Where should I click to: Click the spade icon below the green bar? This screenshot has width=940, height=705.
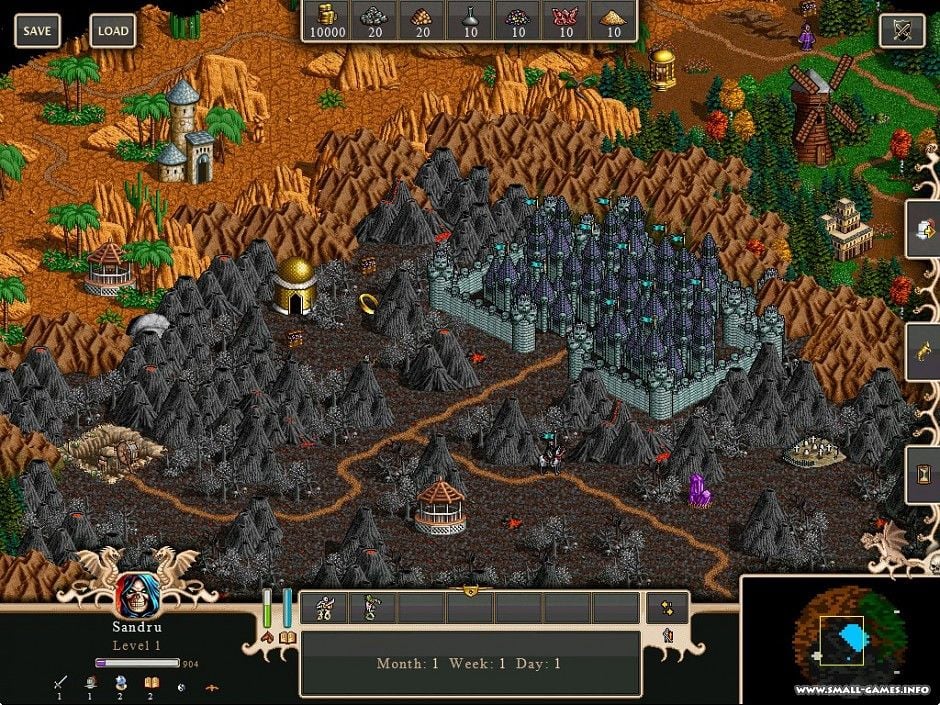tap(267, 637)
